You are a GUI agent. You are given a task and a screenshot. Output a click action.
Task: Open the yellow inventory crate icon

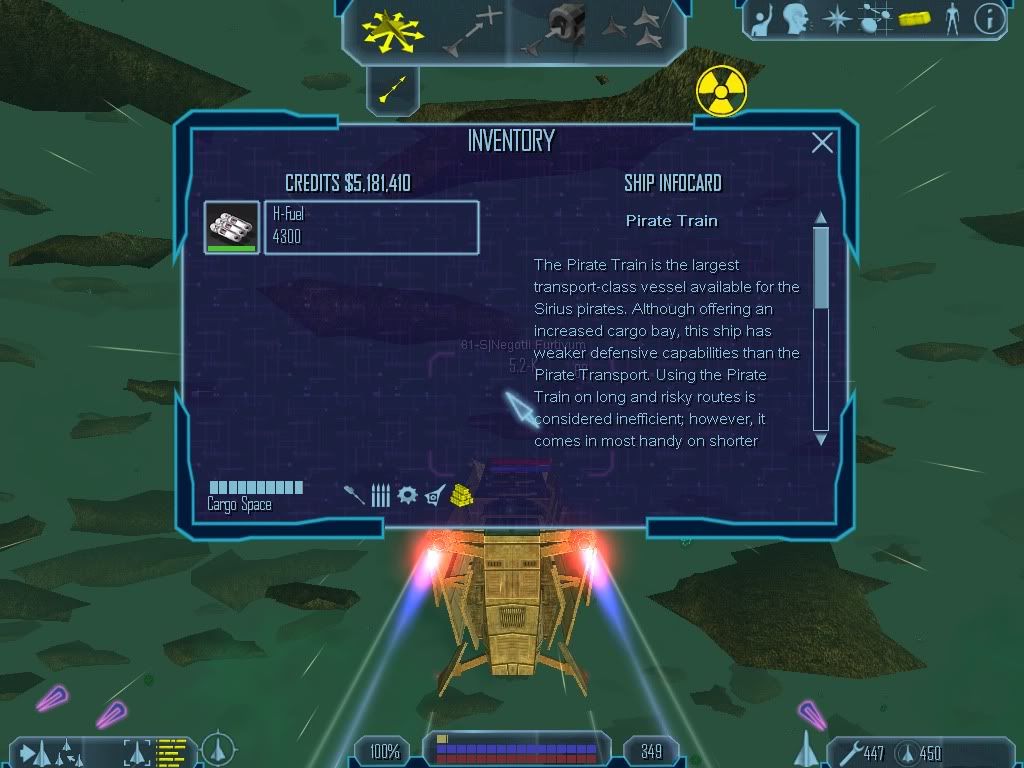click(913, 18)
